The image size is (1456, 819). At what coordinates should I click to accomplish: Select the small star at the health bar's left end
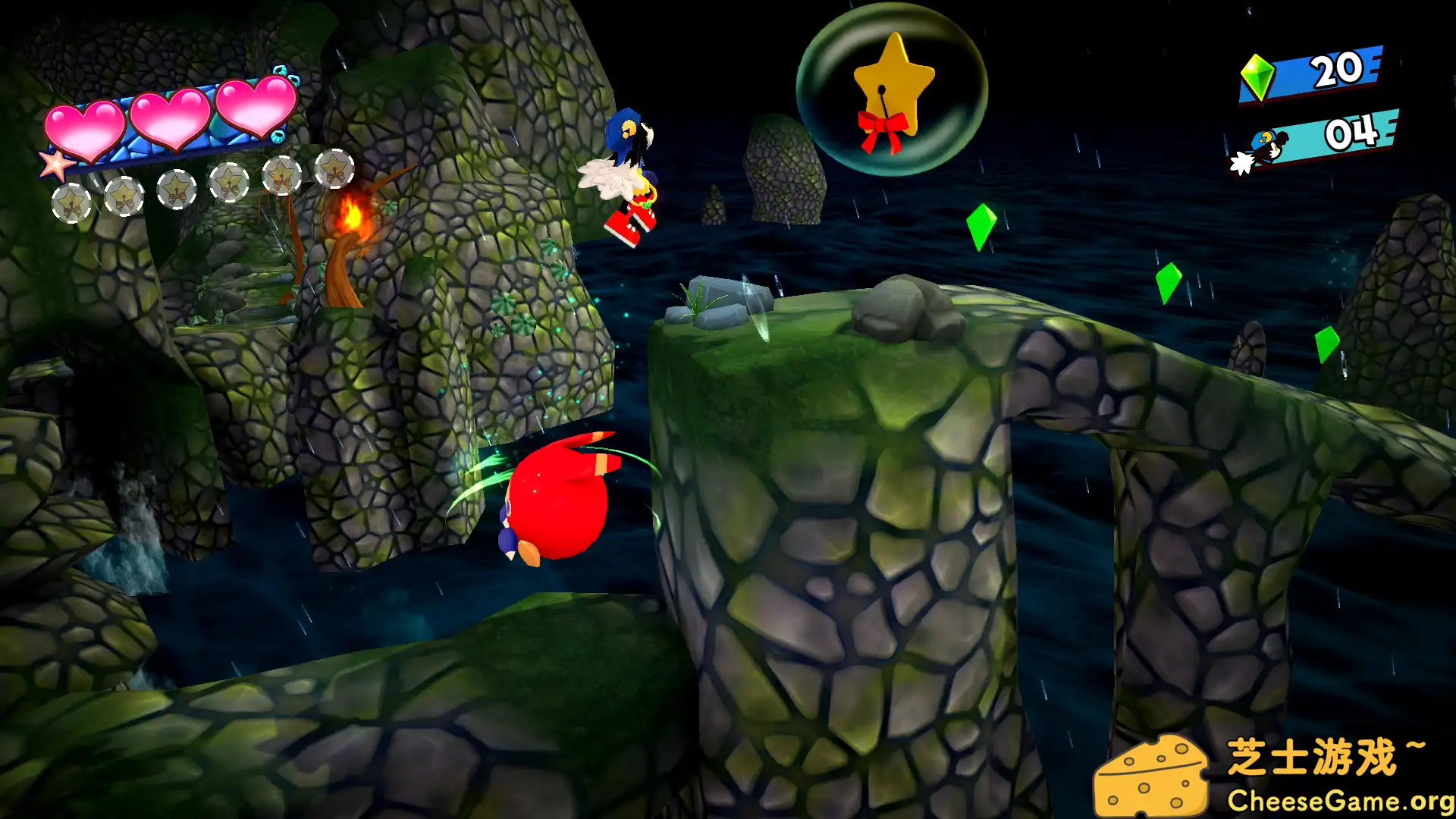click(57, 165)
